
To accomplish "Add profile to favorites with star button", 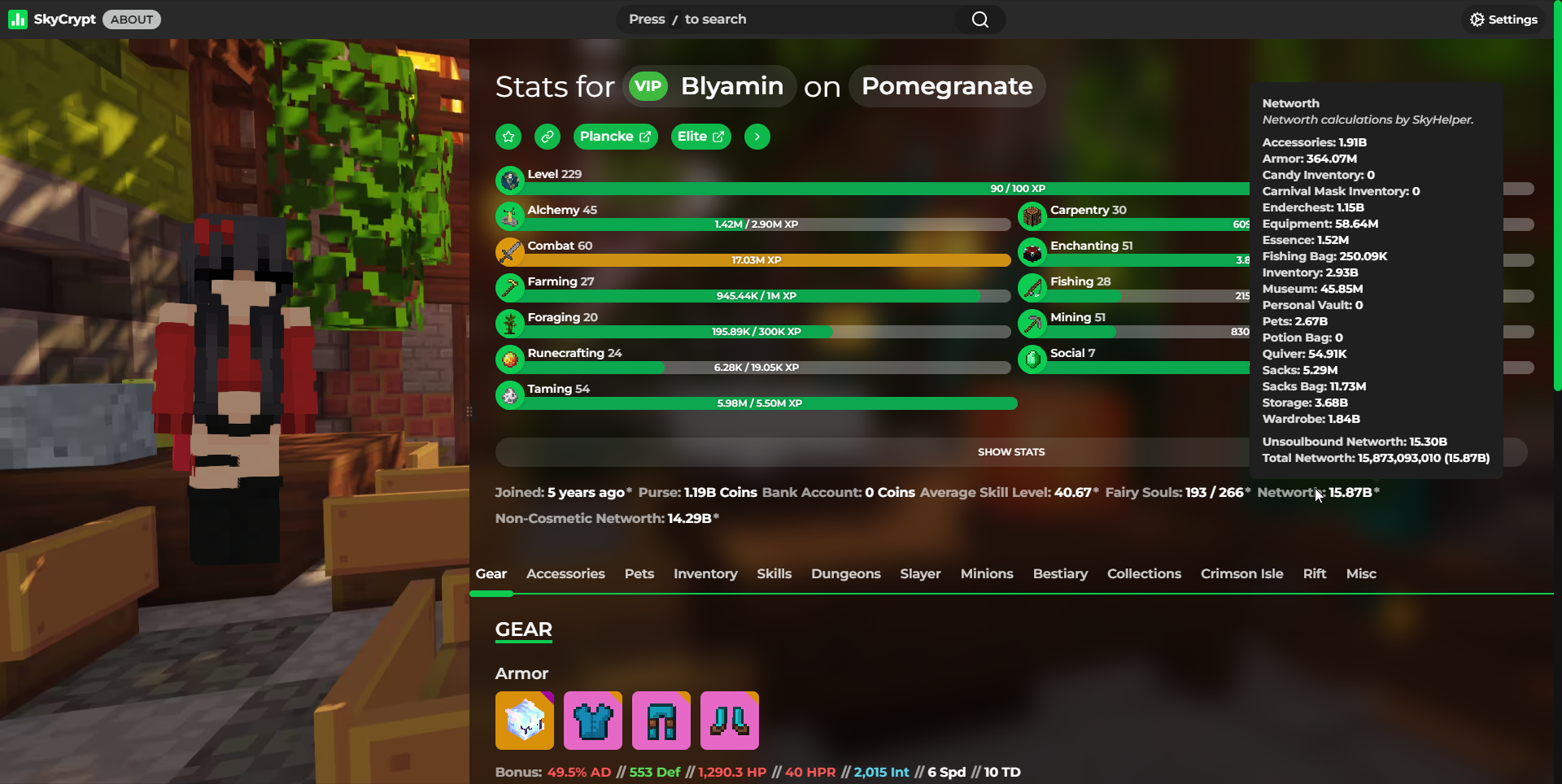I will [508, 137].
